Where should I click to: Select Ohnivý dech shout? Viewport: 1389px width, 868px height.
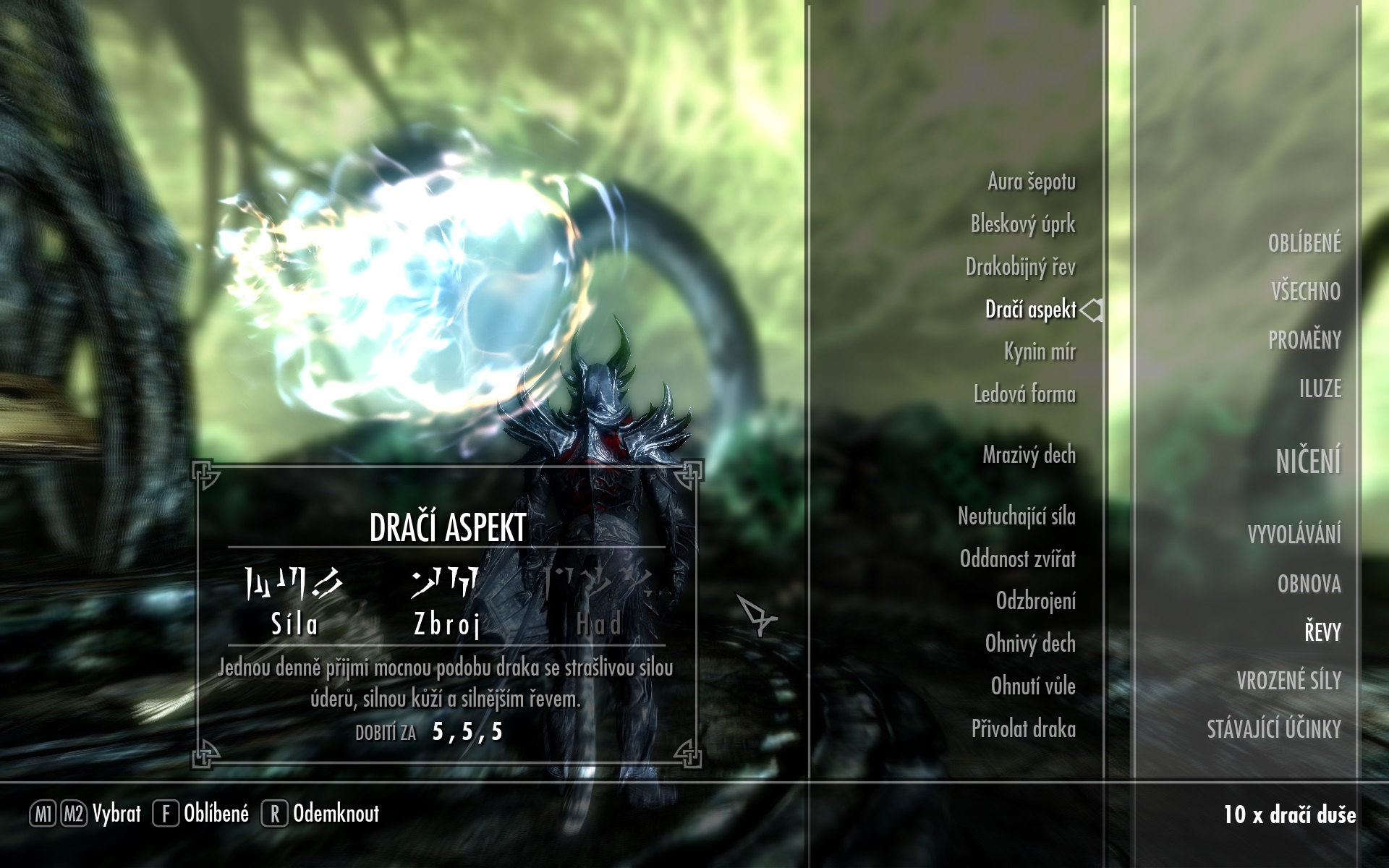tap(1030, 644)
